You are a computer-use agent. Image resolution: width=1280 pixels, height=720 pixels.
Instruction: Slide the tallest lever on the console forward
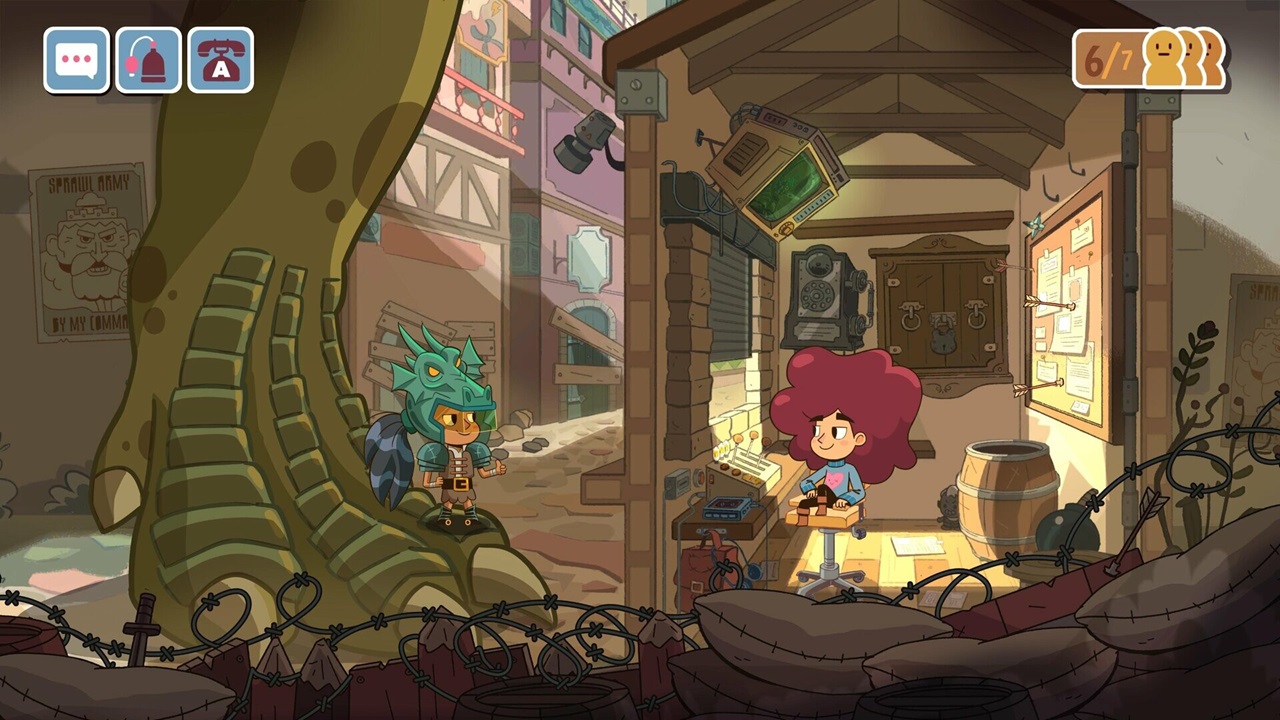click(x=752, y=434)
